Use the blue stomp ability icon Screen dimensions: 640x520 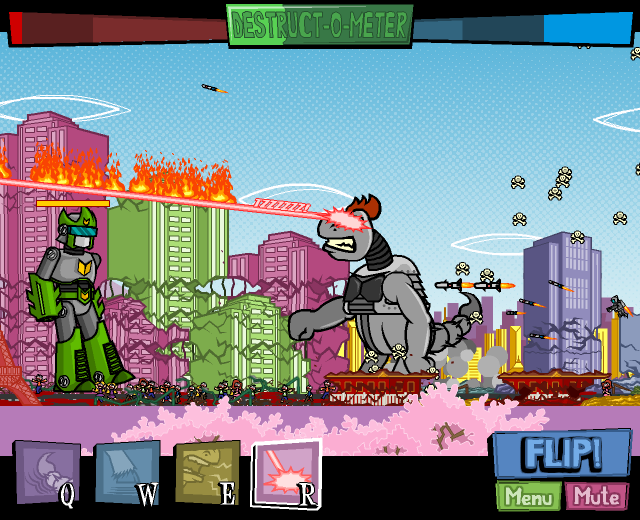(126, 471)
